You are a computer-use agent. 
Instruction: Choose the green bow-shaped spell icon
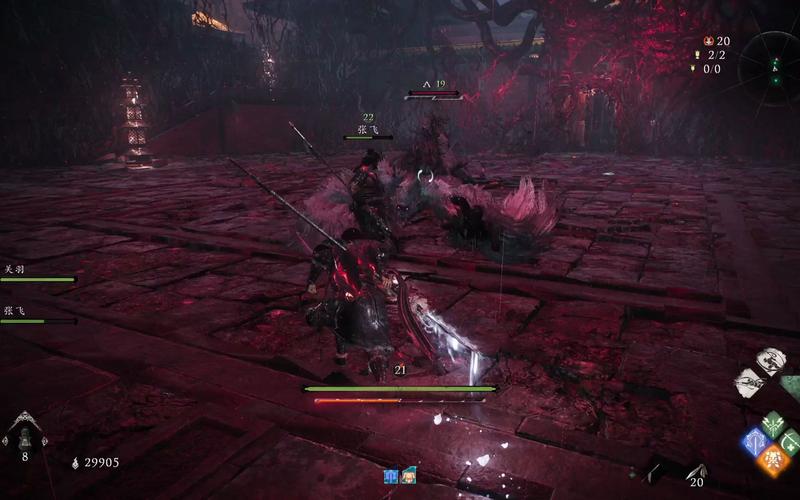pos(790,441)
